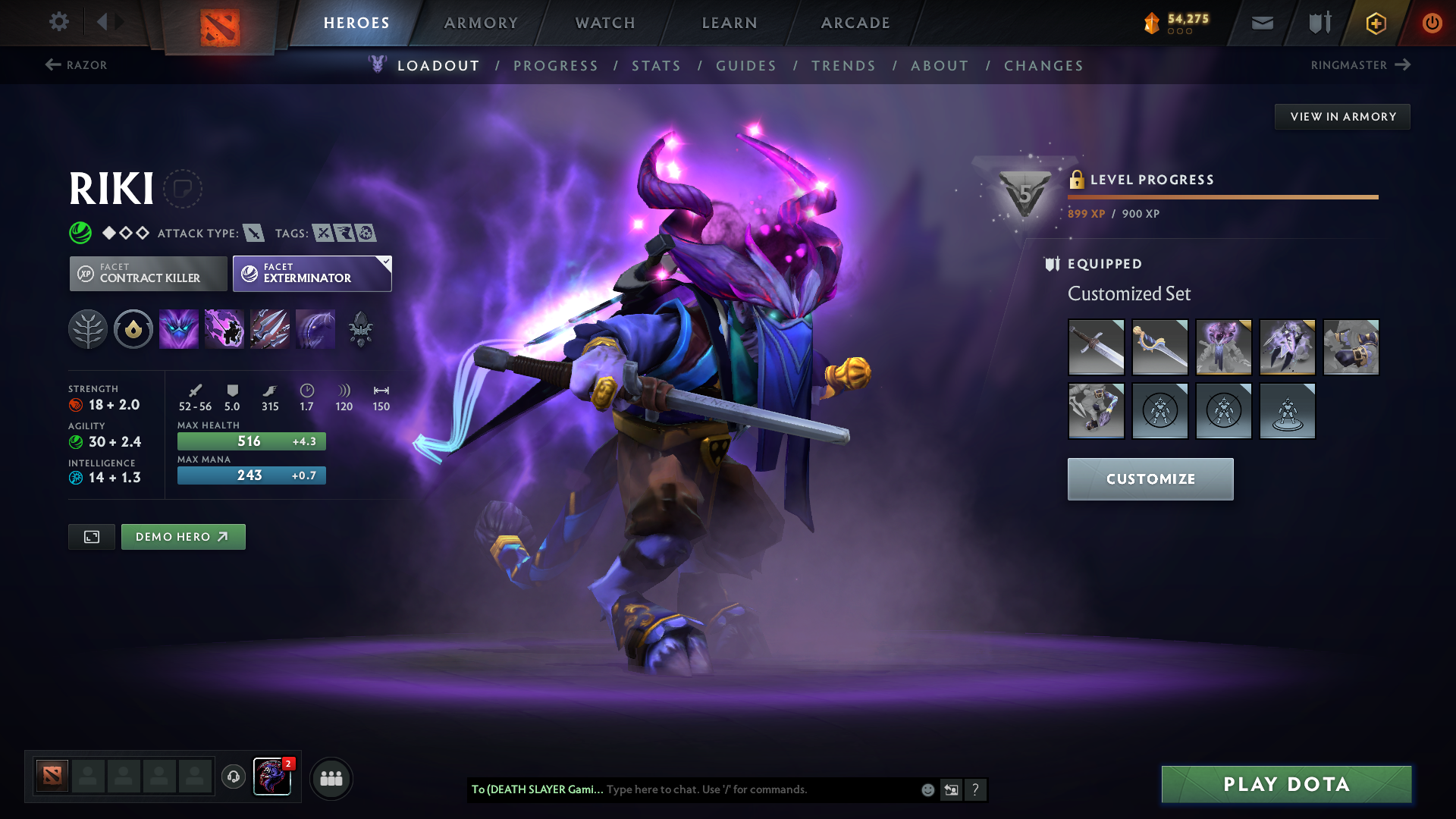View the Cloak and Dagger ability icon
The image size is (1456, 819).
click(x=315, y=328)
